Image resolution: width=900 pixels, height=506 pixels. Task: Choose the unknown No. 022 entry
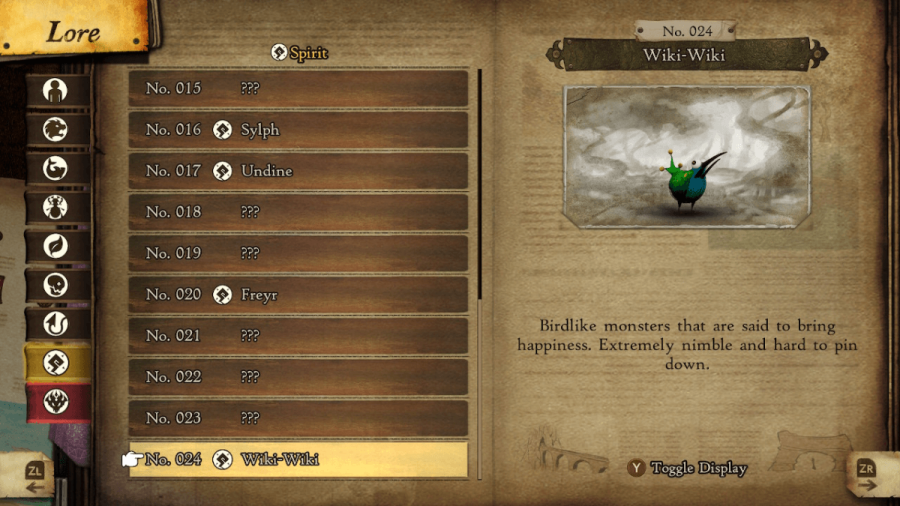click(298, 377)
